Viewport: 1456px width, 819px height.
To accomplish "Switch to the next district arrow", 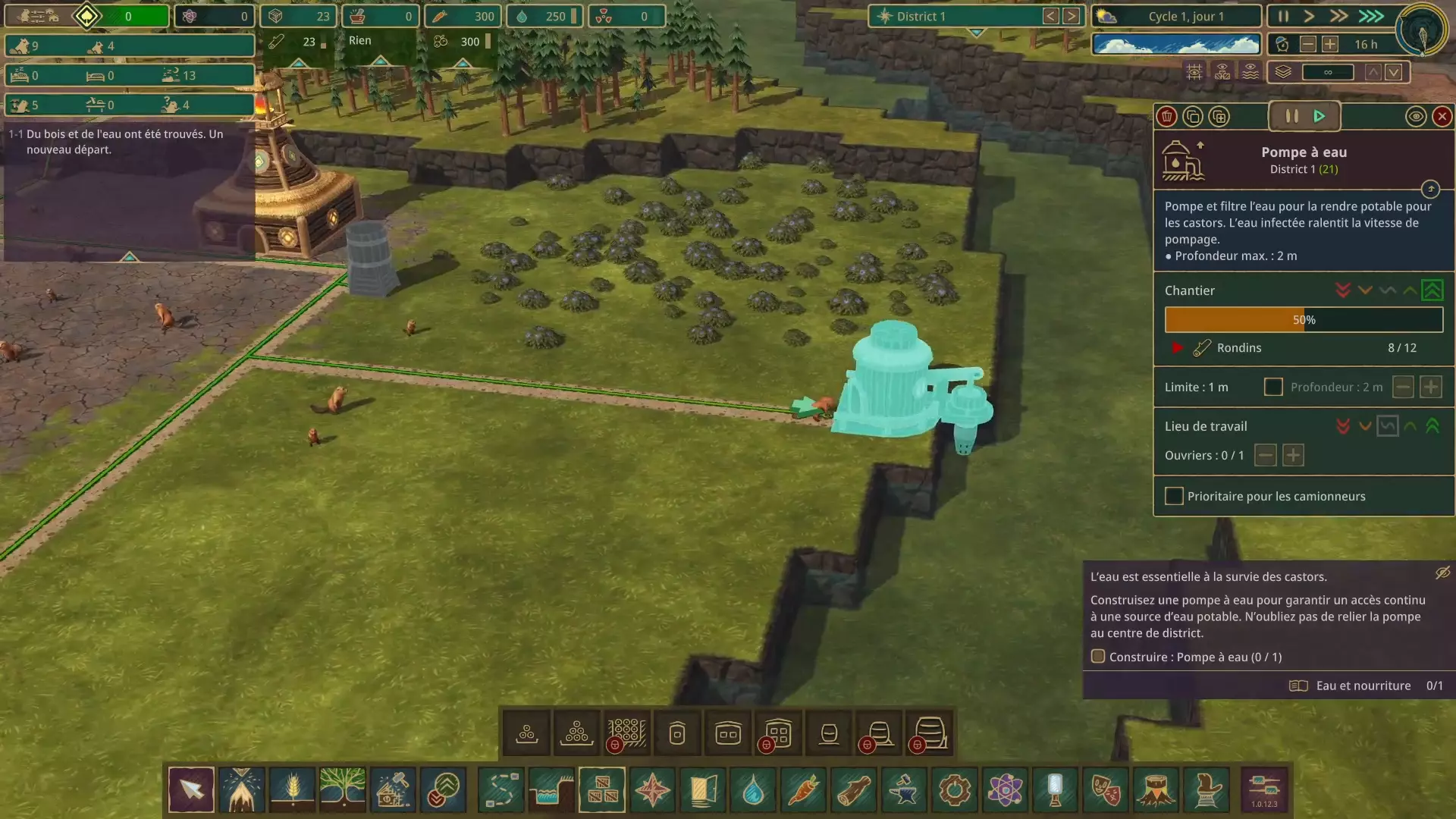I will [1071, 16].
